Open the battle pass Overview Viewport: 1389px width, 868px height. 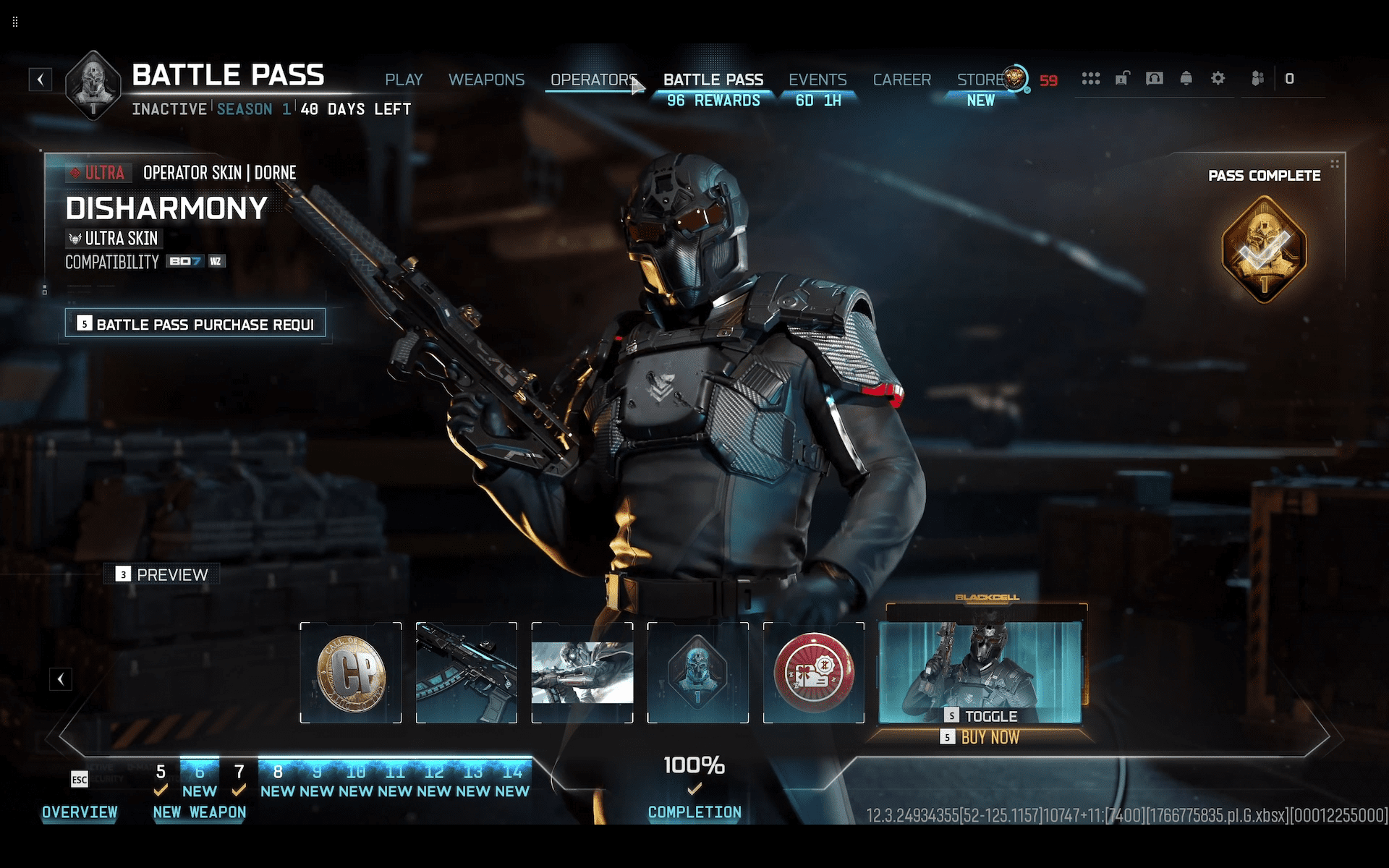click(80, 812)
